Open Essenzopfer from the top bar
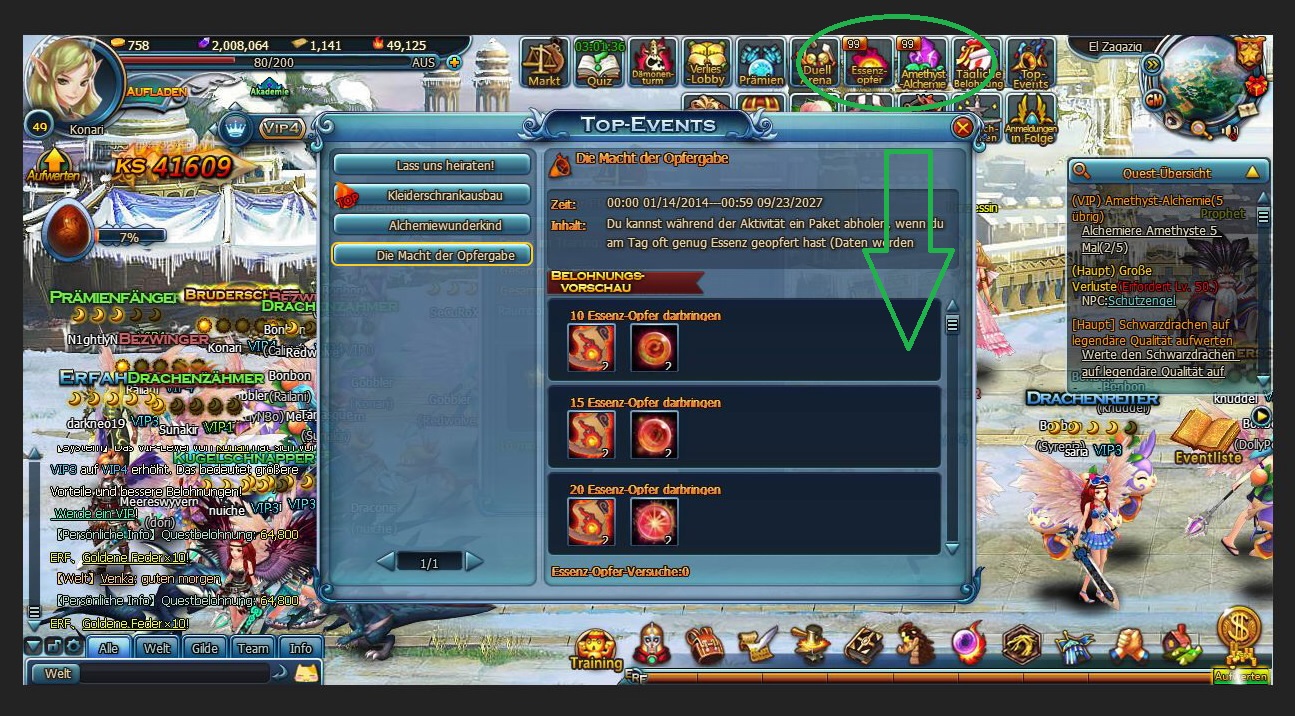Image resolution: width=1295 pixels, height=716 pixels. coord(866,65)
